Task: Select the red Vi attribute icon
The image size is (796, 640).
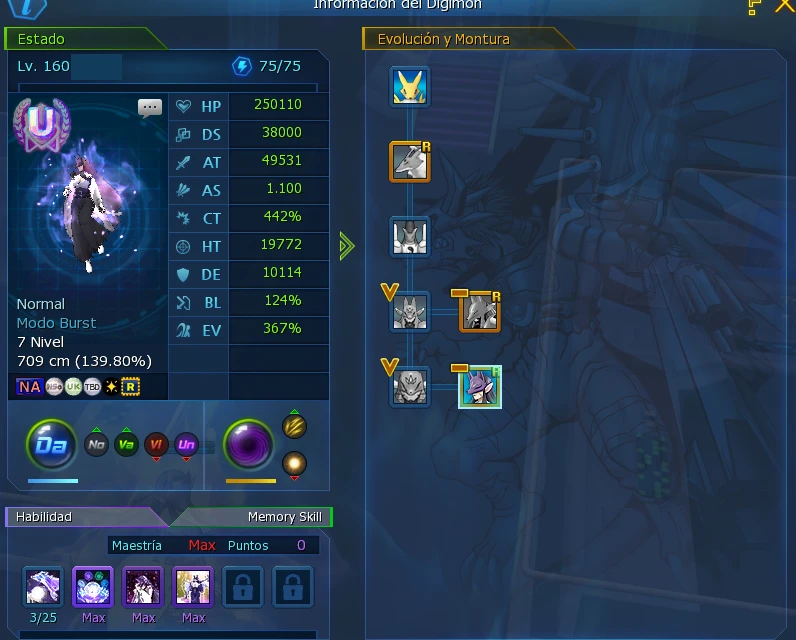Action: point(156,445)
